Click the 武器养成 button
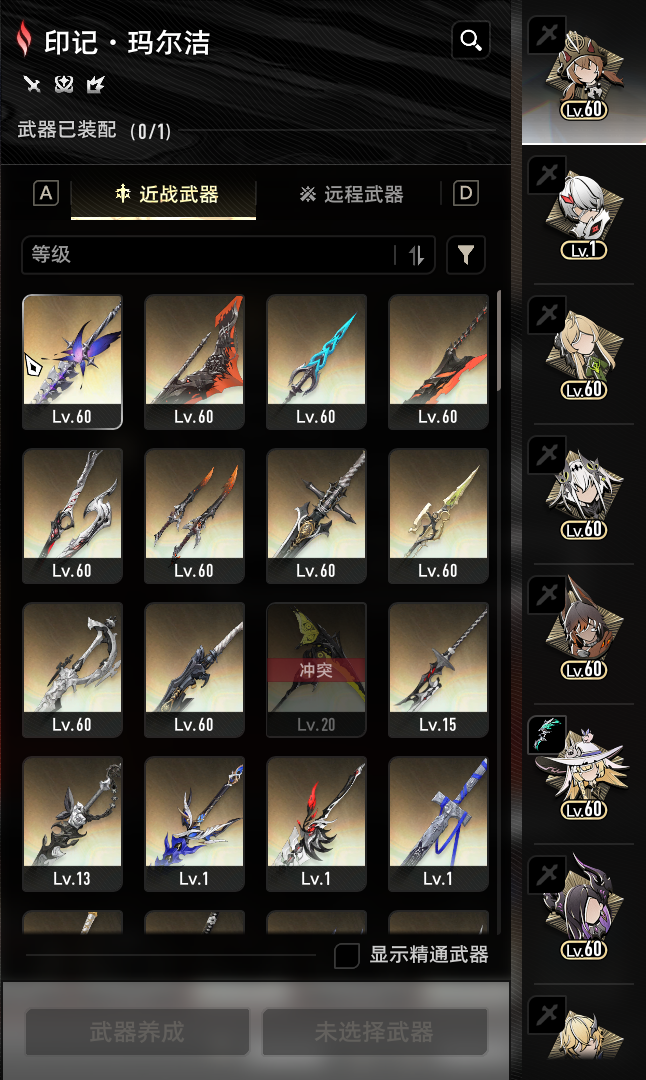Screen dimensions: 646x1080 [137, 1032]
